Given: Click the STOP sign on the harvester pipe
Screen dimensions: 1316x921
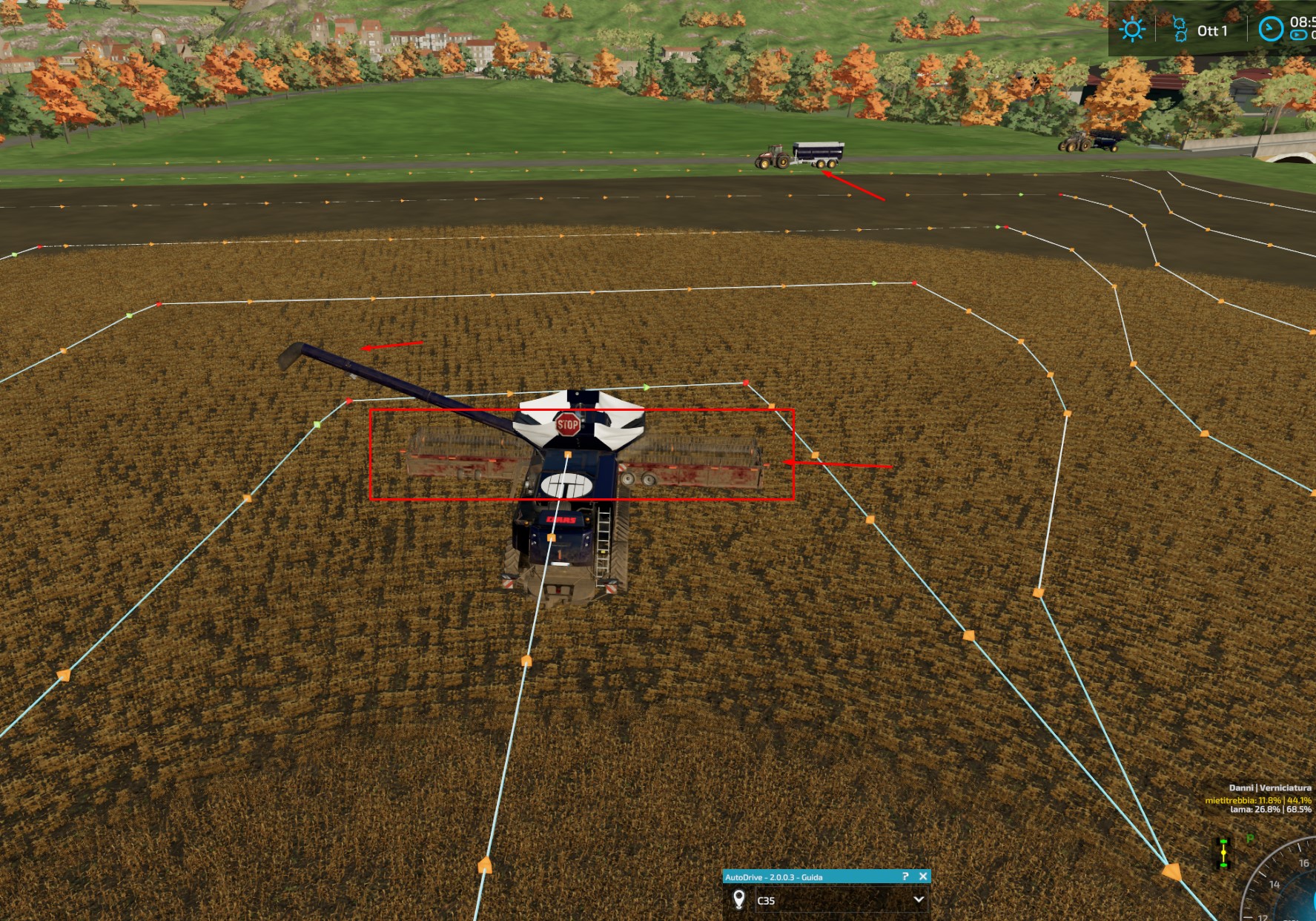Looking at the screenshot, I should pyautogui.click(x=566, y=424).
